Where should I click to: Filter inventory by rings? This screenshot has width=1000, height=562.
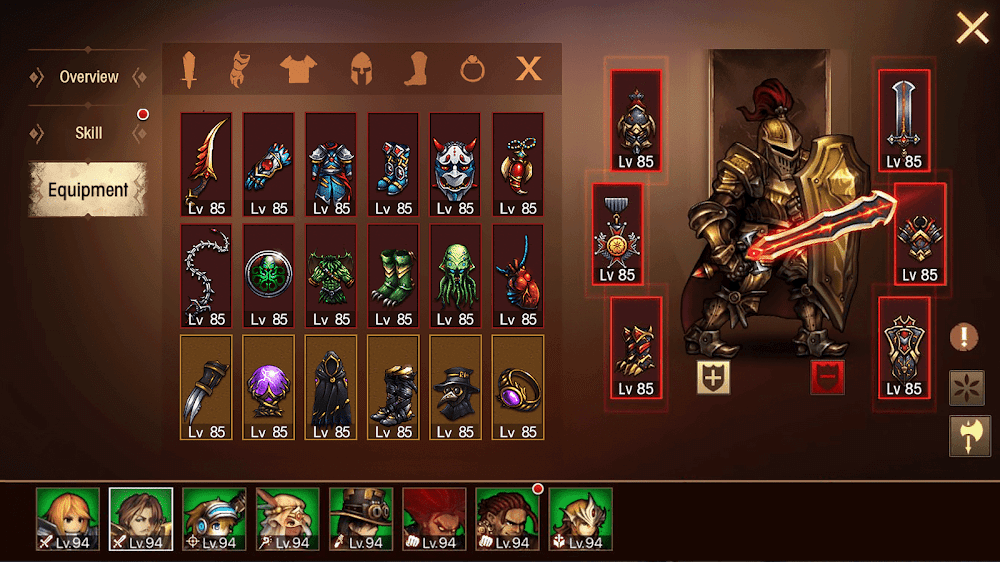point(472,69)
